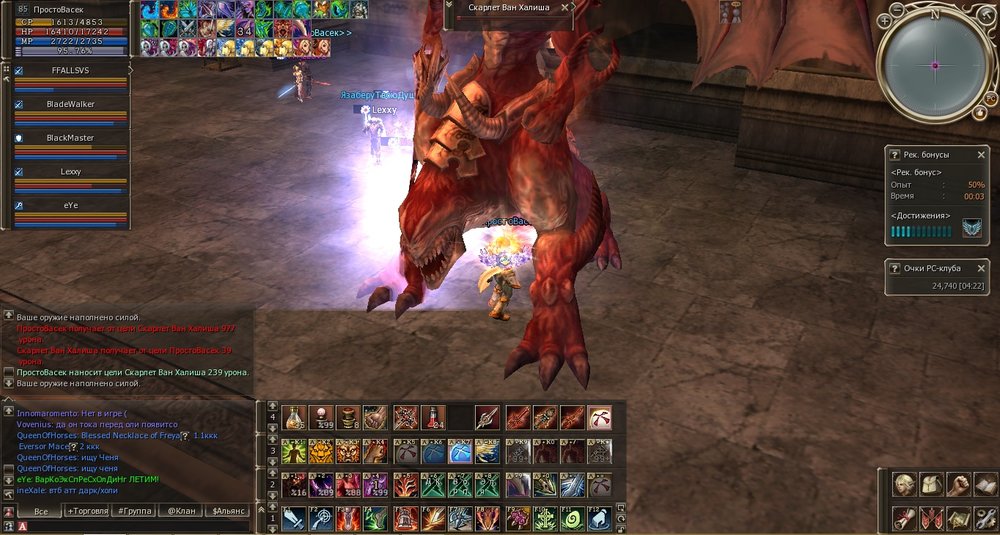Open the #Группа chat tab
This screenshot has width=1000, height=535.
pos(134,511)
